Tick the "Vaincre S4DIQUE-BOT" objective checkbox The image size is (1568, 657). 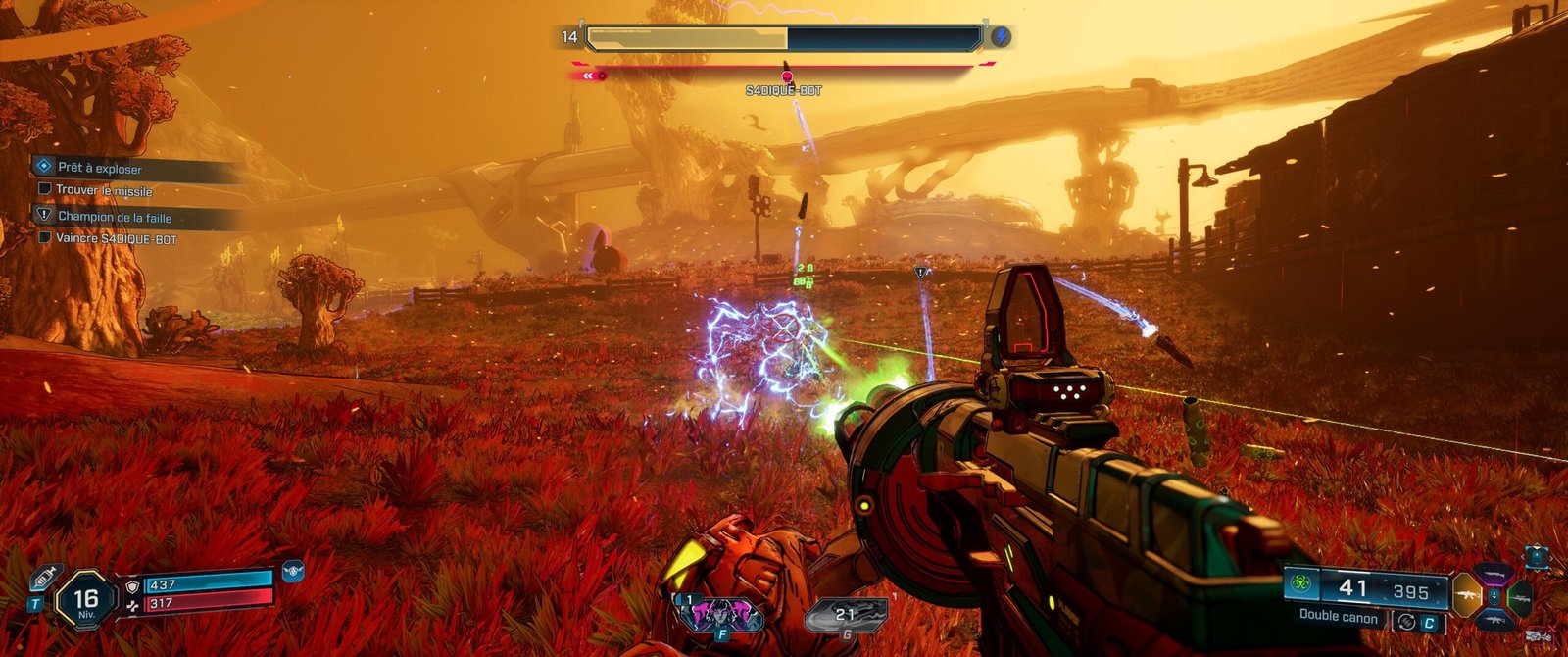point(44,237)
